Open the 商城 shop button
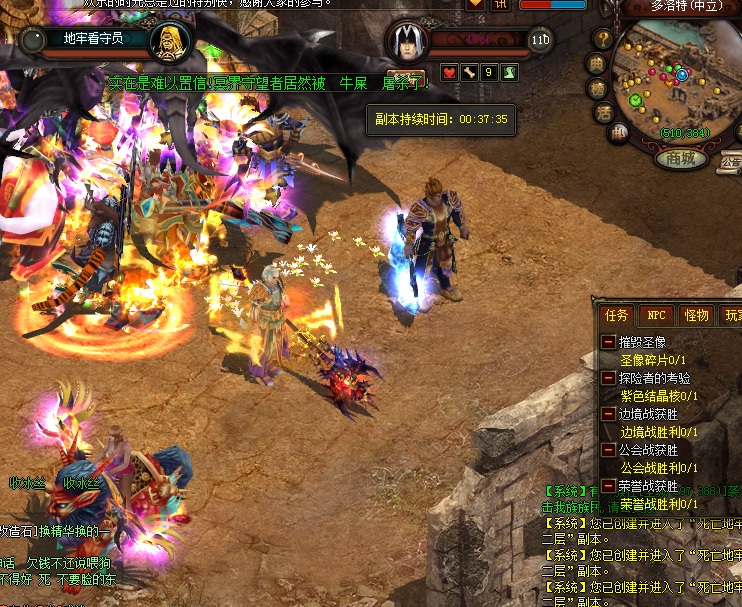Screen dimensions: 742x607 tap(680, 158)
